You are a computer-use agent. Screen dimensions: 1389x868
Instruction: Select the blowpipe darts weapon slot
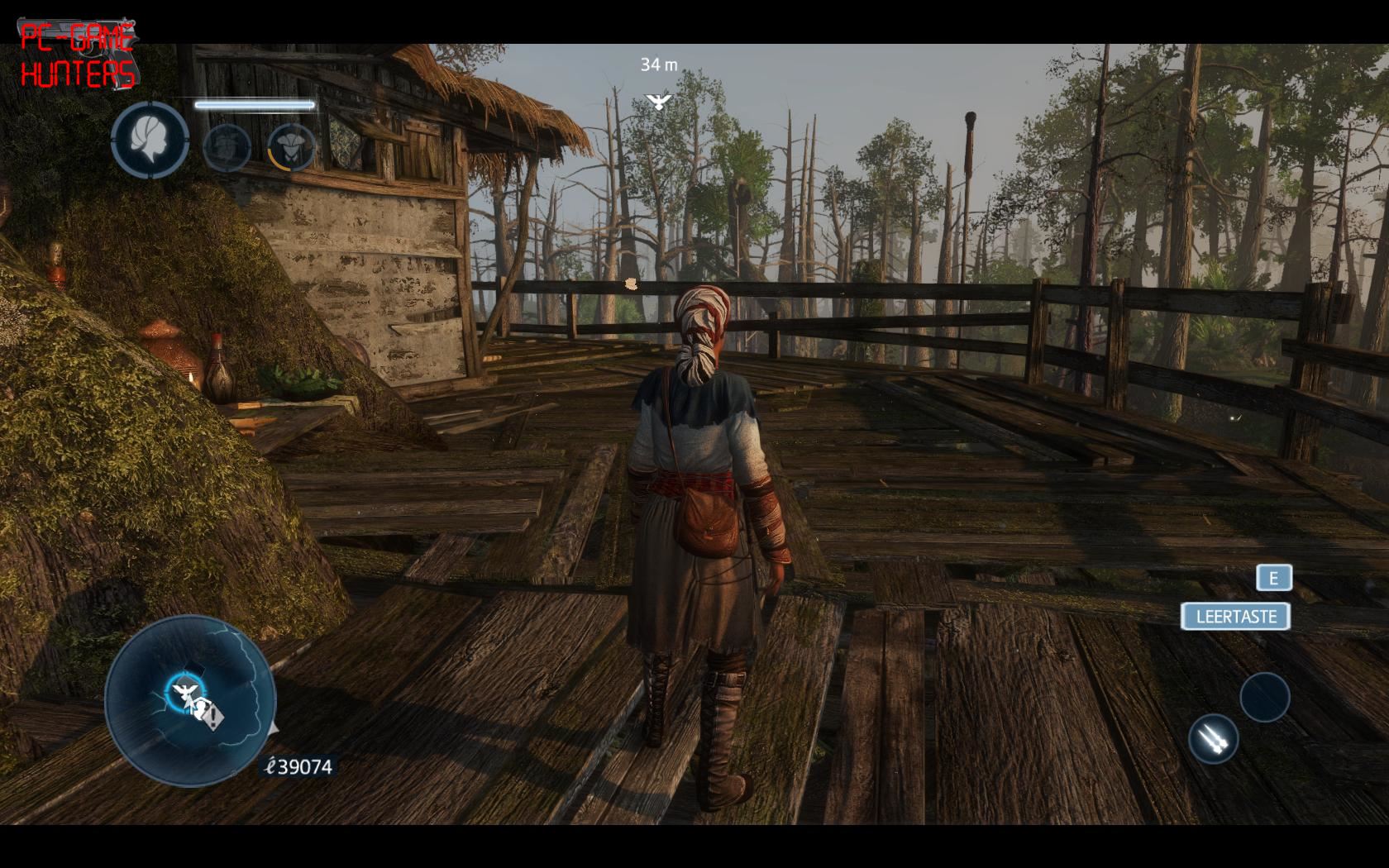point(1213,738)
